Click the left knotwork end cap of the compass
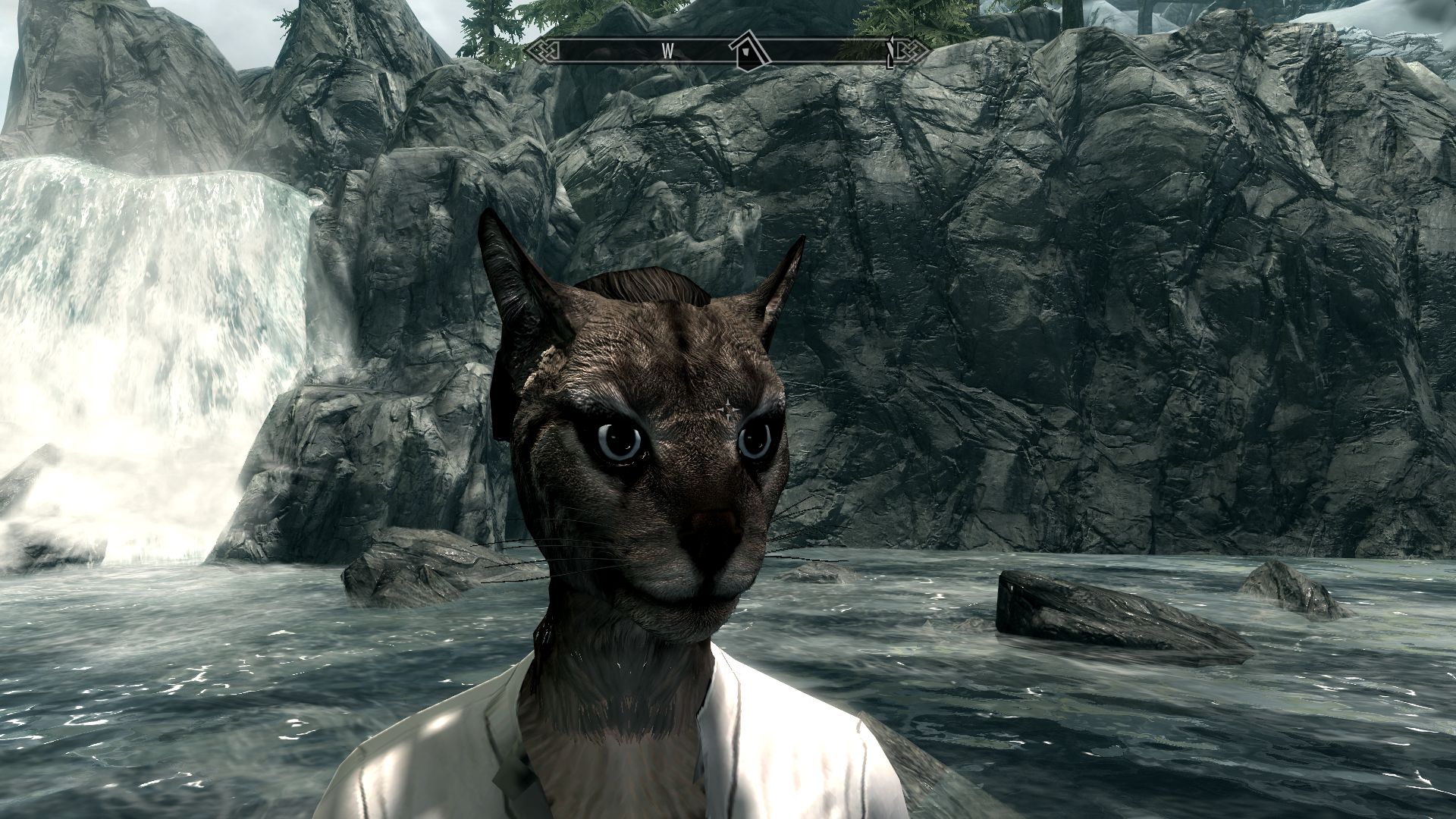The height and width of the screenshot is (819, 1456). pos(544,51)
